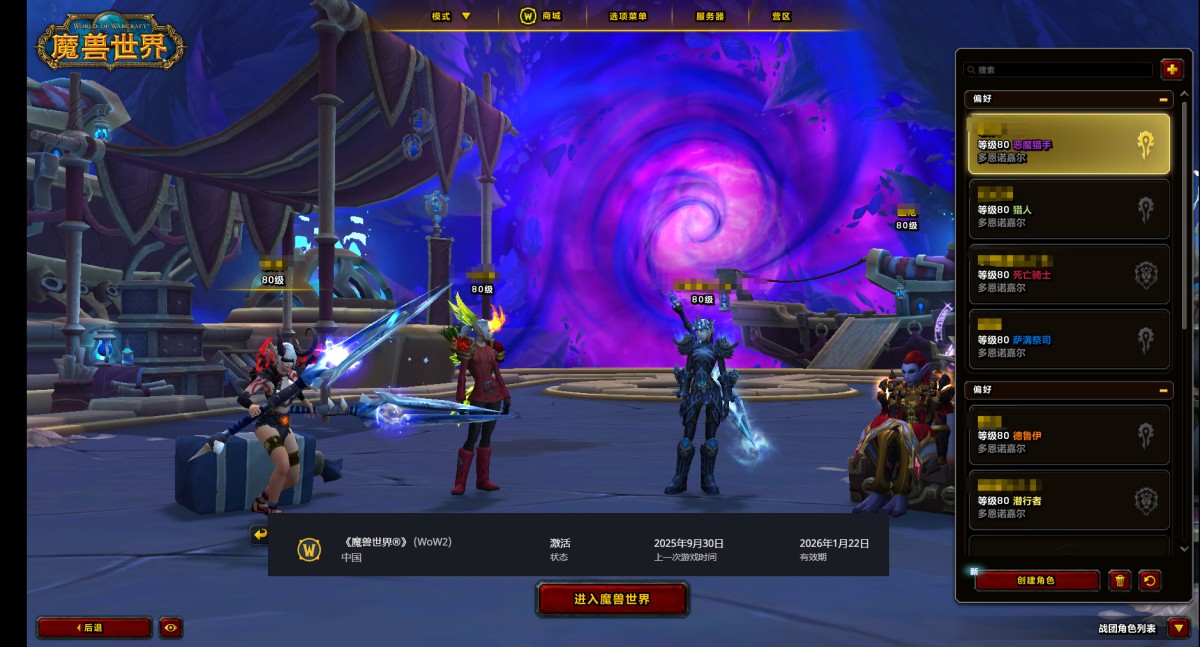
Task: Open the 服务器 server list
Action: [709, 16]
